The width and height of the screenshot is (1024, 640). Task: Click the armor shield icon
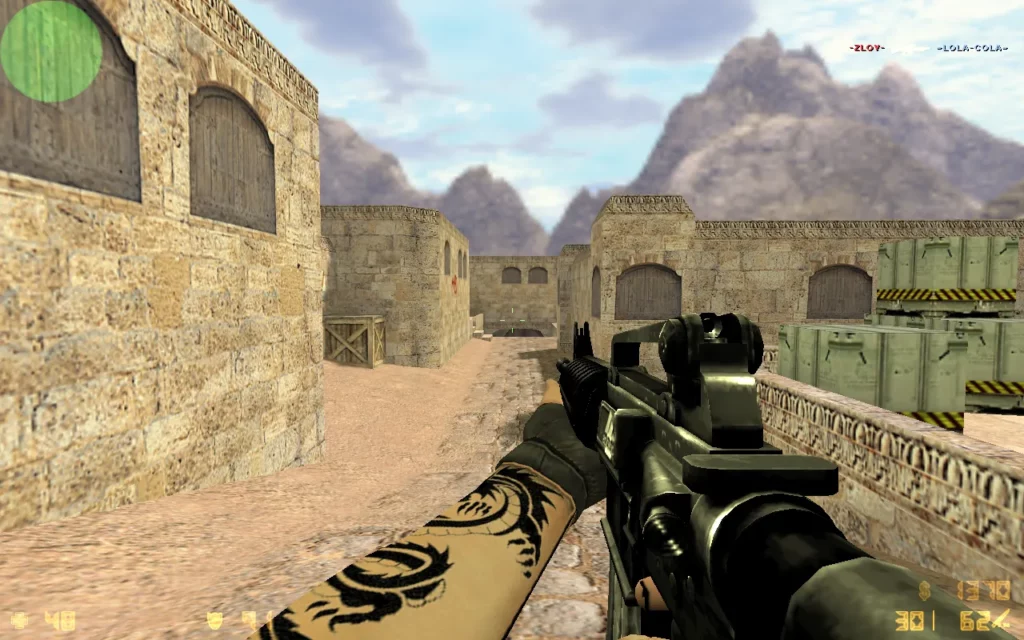pyautogui.click(x=215, y=621)
